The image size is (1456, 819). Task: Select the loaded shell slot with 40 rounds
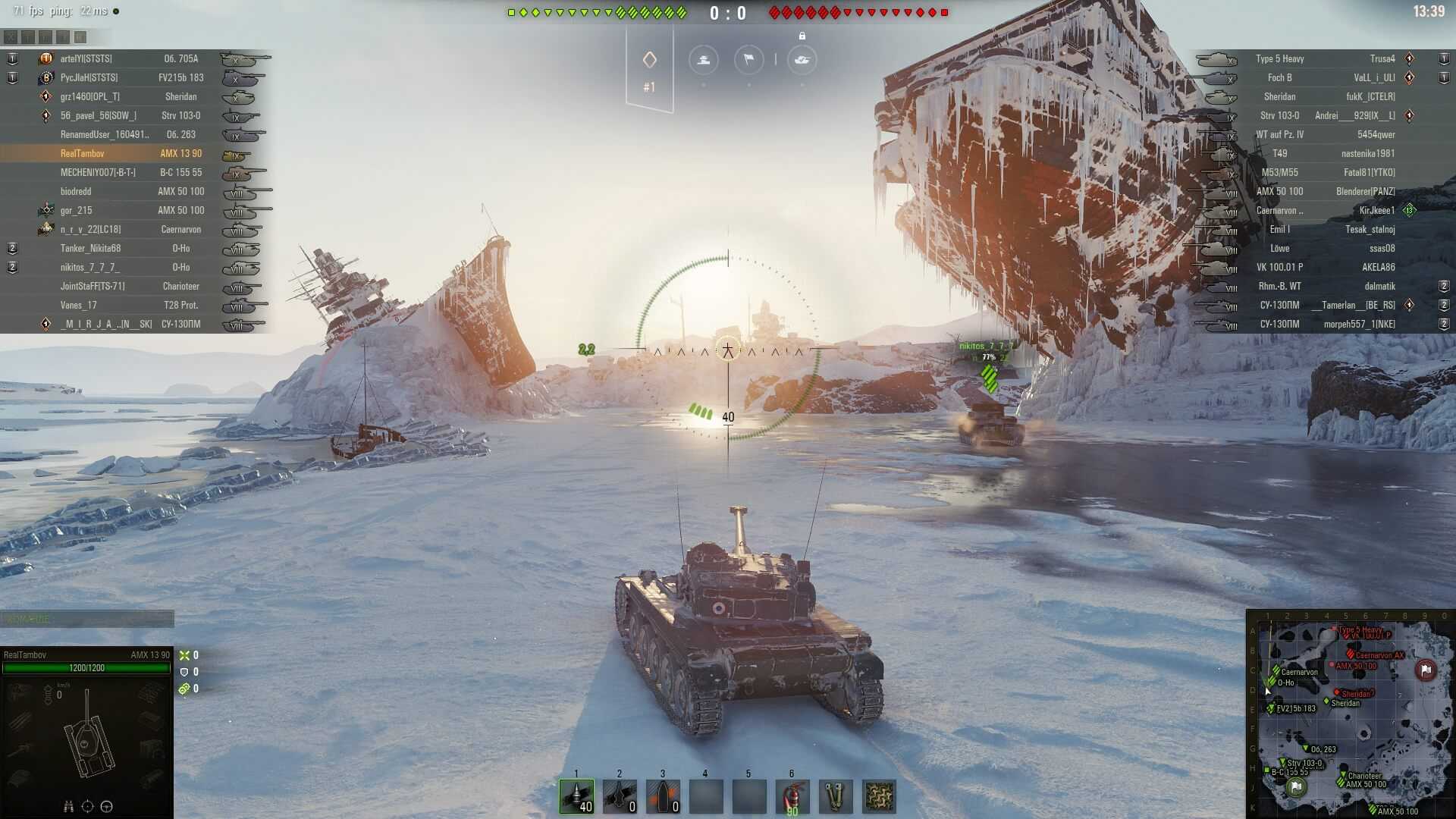[x=576, y=796]
